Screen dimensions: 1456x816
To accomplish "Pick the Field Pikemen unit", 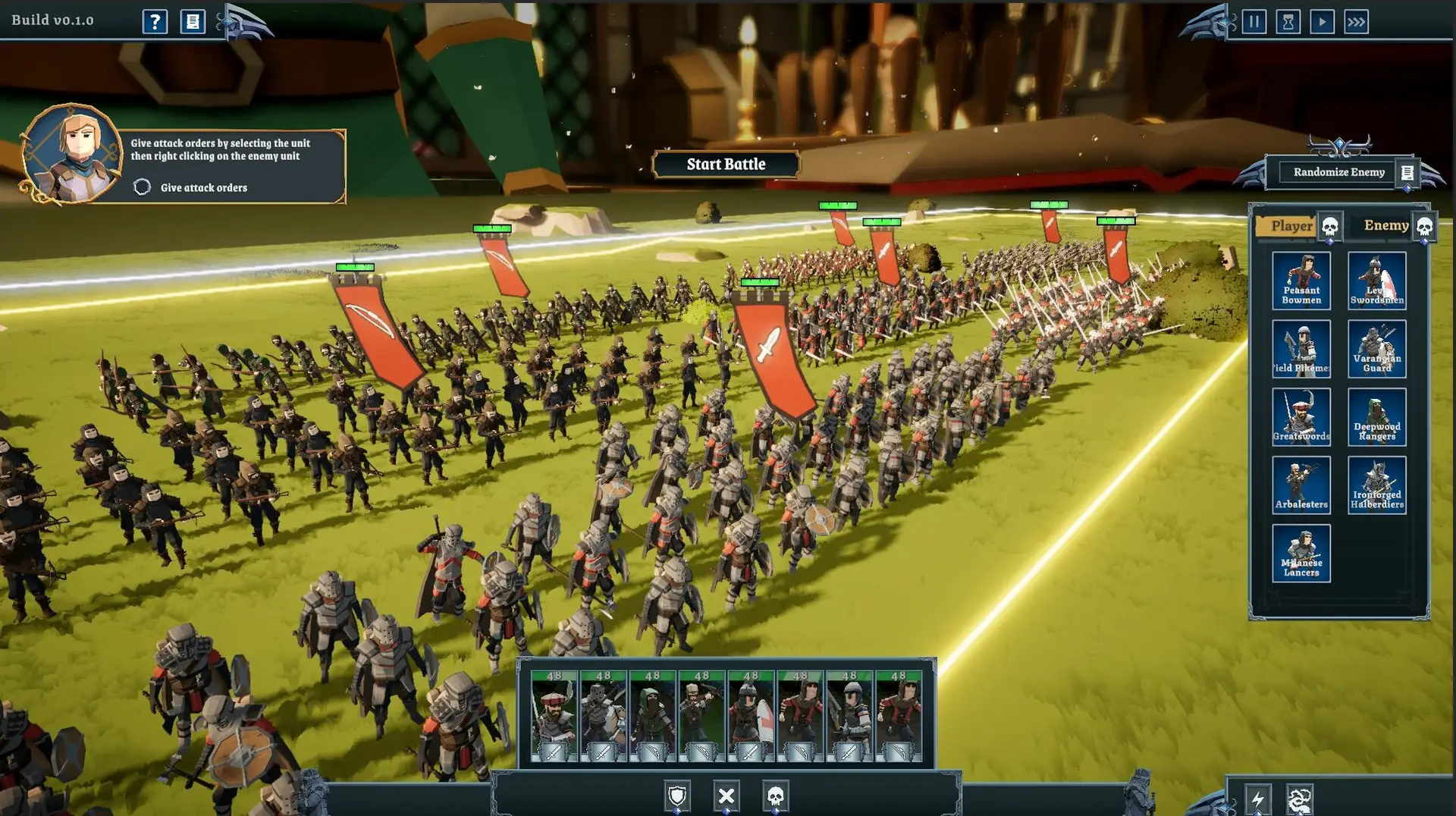I will pyautogui.click(x=1301, y=349).
